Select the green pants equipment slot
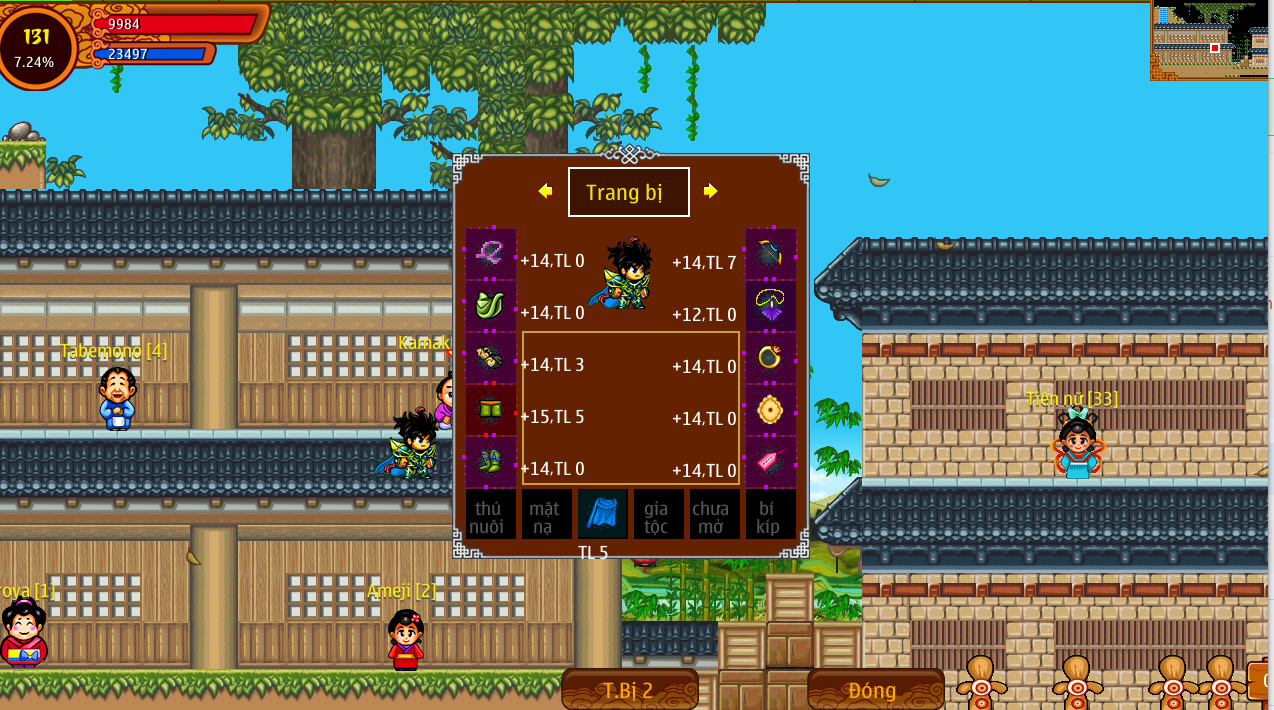This screenshot has height=710, width=1274. tap(490, 410)
